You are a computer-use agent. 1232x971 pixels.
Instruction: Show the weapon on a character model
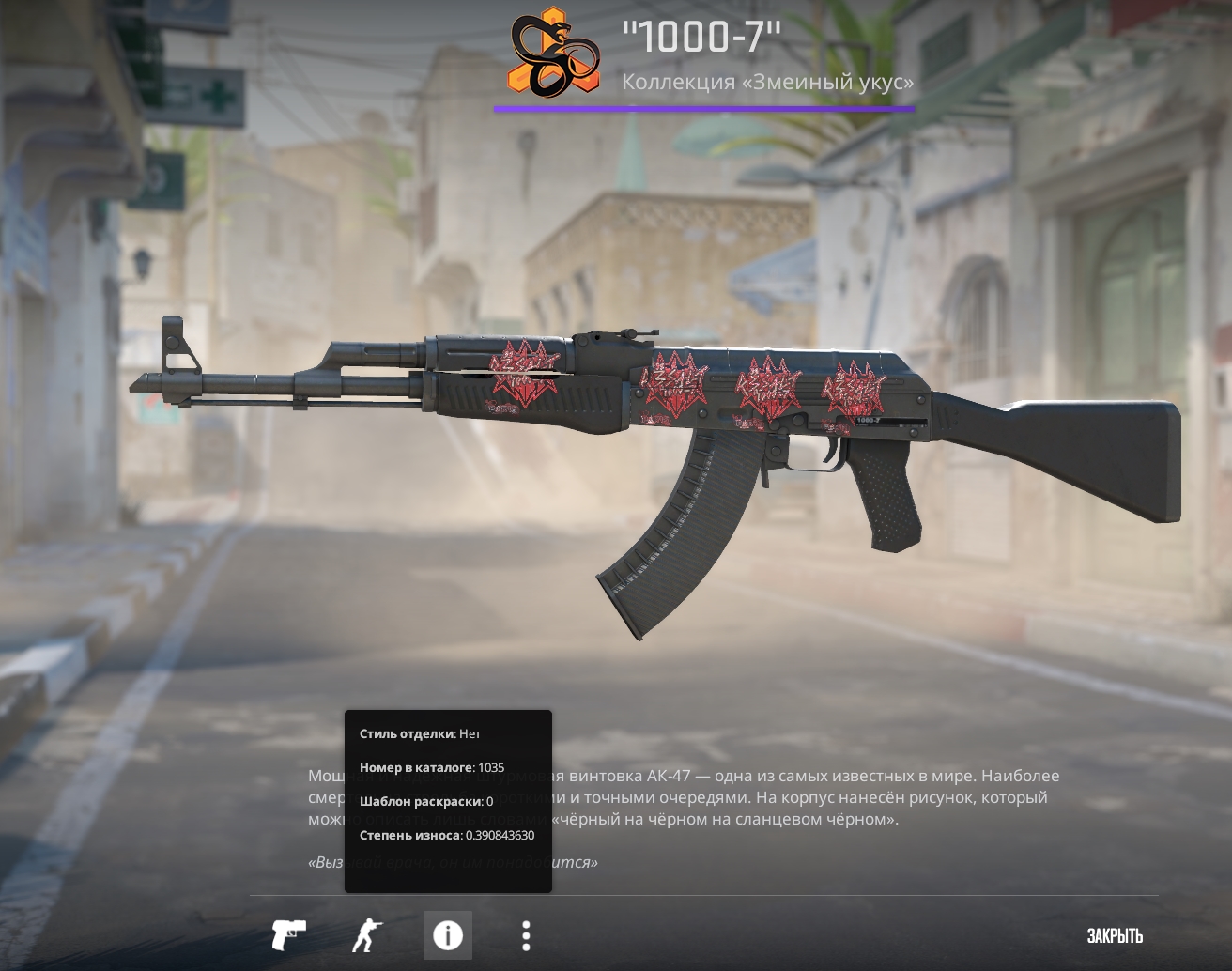[367, 935]
